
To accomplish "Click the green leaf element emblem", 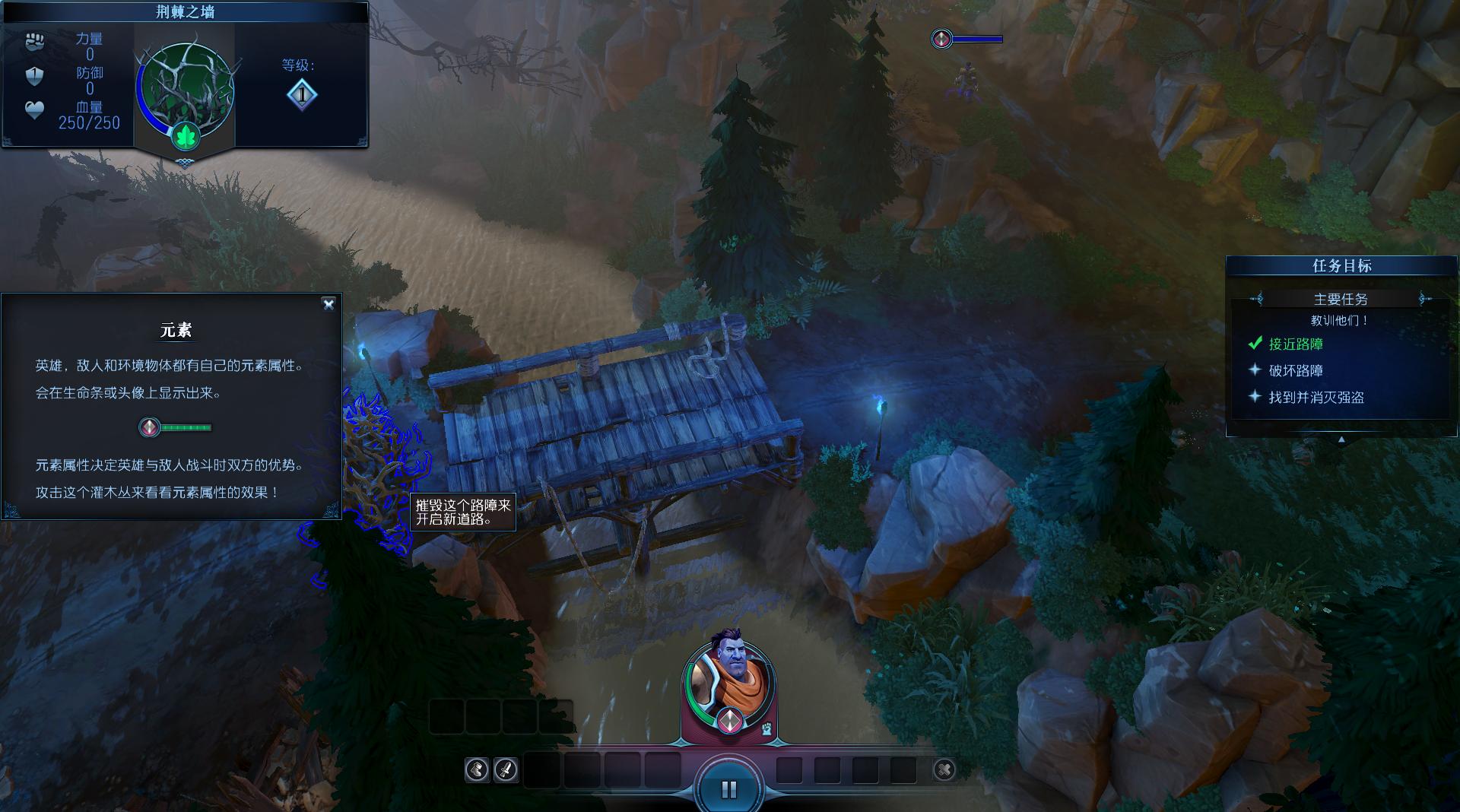I will [x=186, y=137].
